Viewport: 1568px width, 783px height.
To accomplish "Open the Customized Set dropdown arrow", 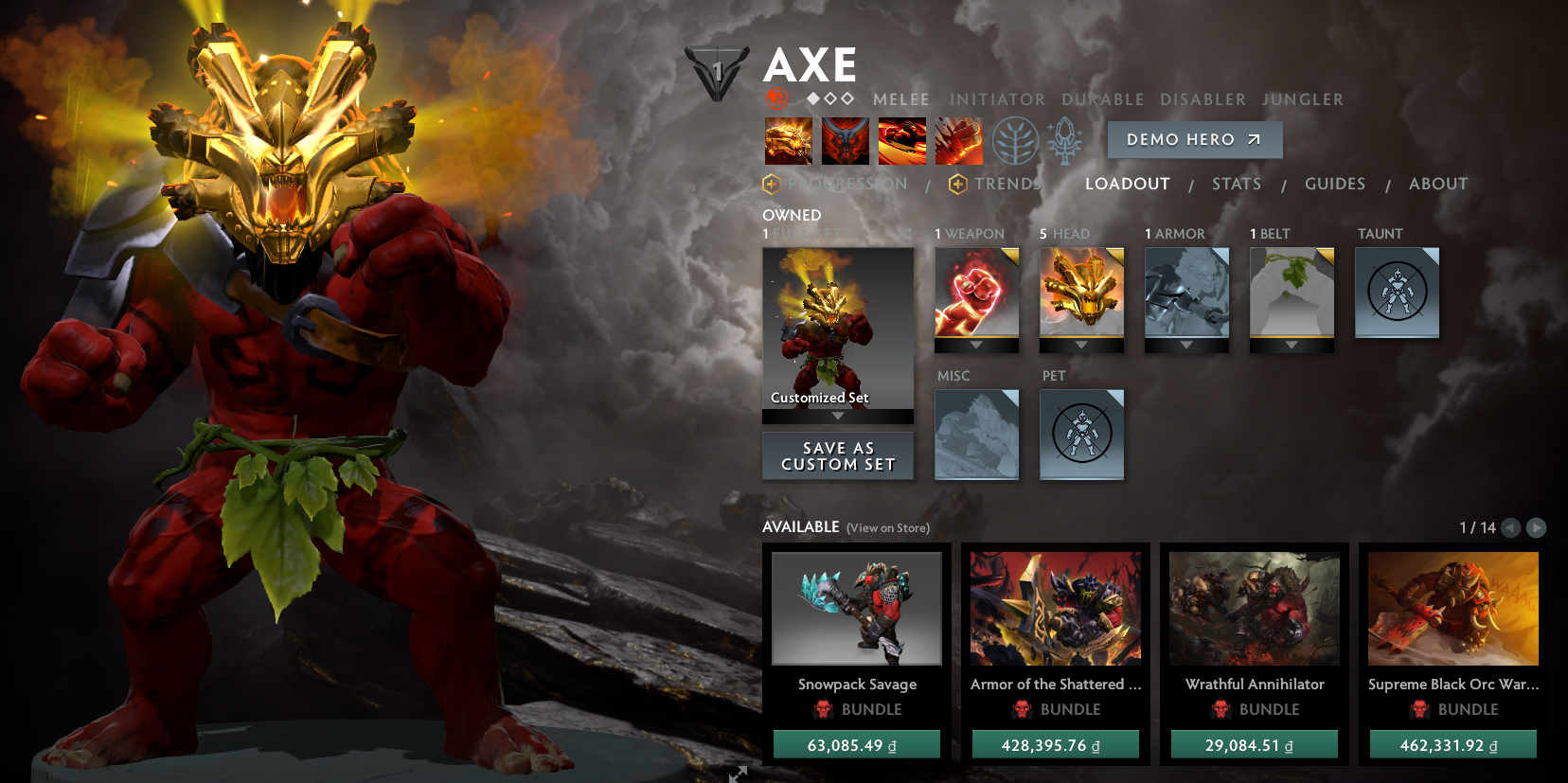I will [837, 416].
